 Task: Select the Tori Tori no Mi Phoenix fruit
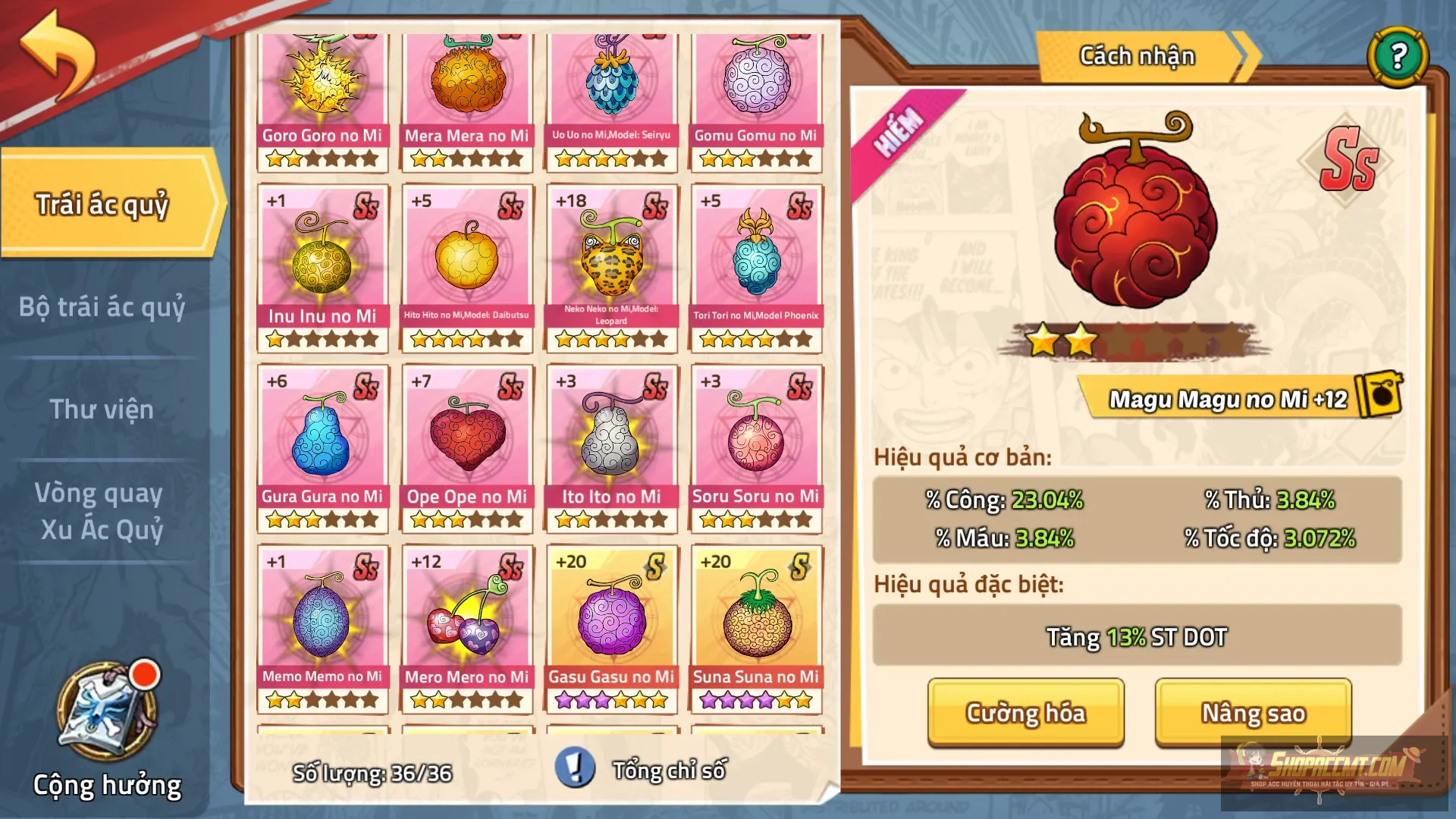coord(756,262)
